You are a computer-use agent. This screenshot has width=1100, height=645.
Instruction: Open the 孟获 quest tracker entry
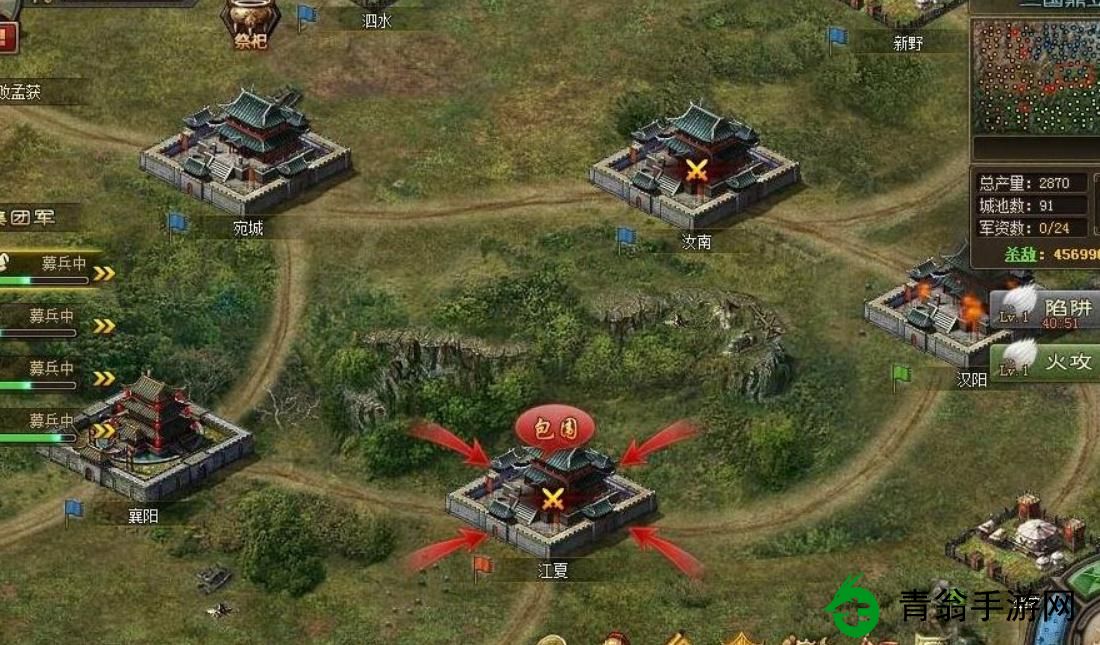(35, 92)
